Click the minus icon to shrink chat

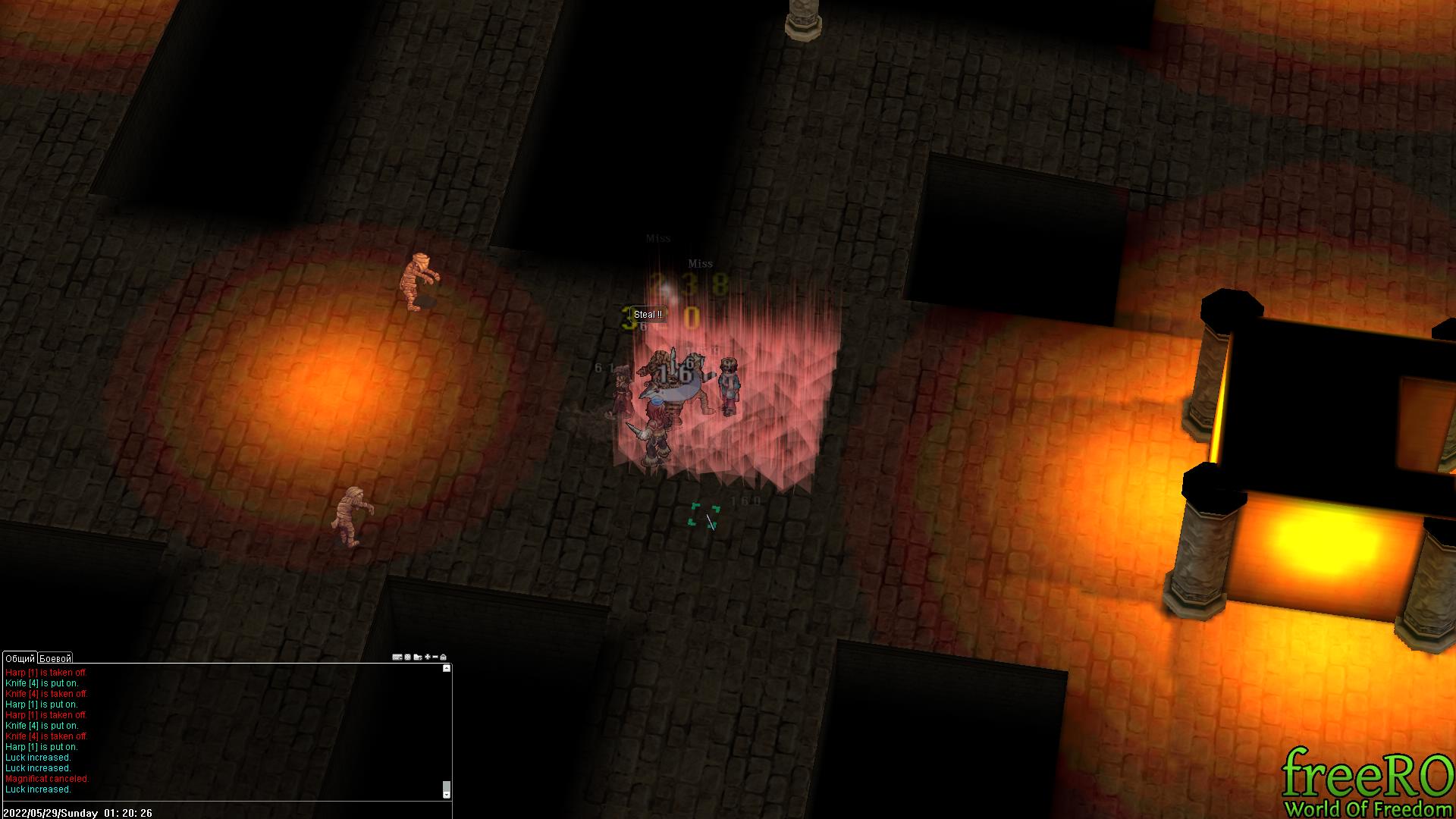pos(435,657)
